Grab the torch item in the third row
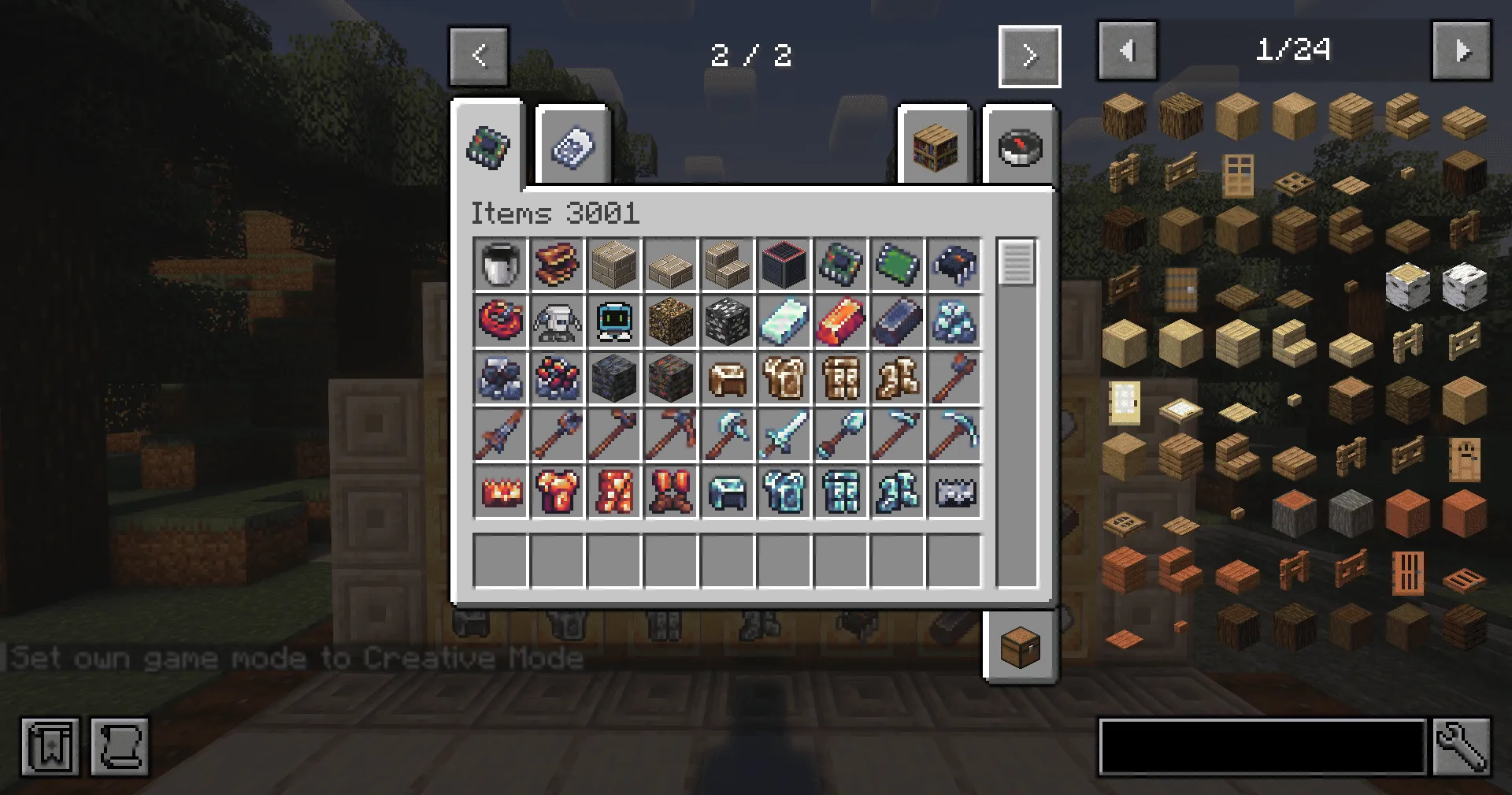This screenshot has height=795, width=1512. coord(953,379)
